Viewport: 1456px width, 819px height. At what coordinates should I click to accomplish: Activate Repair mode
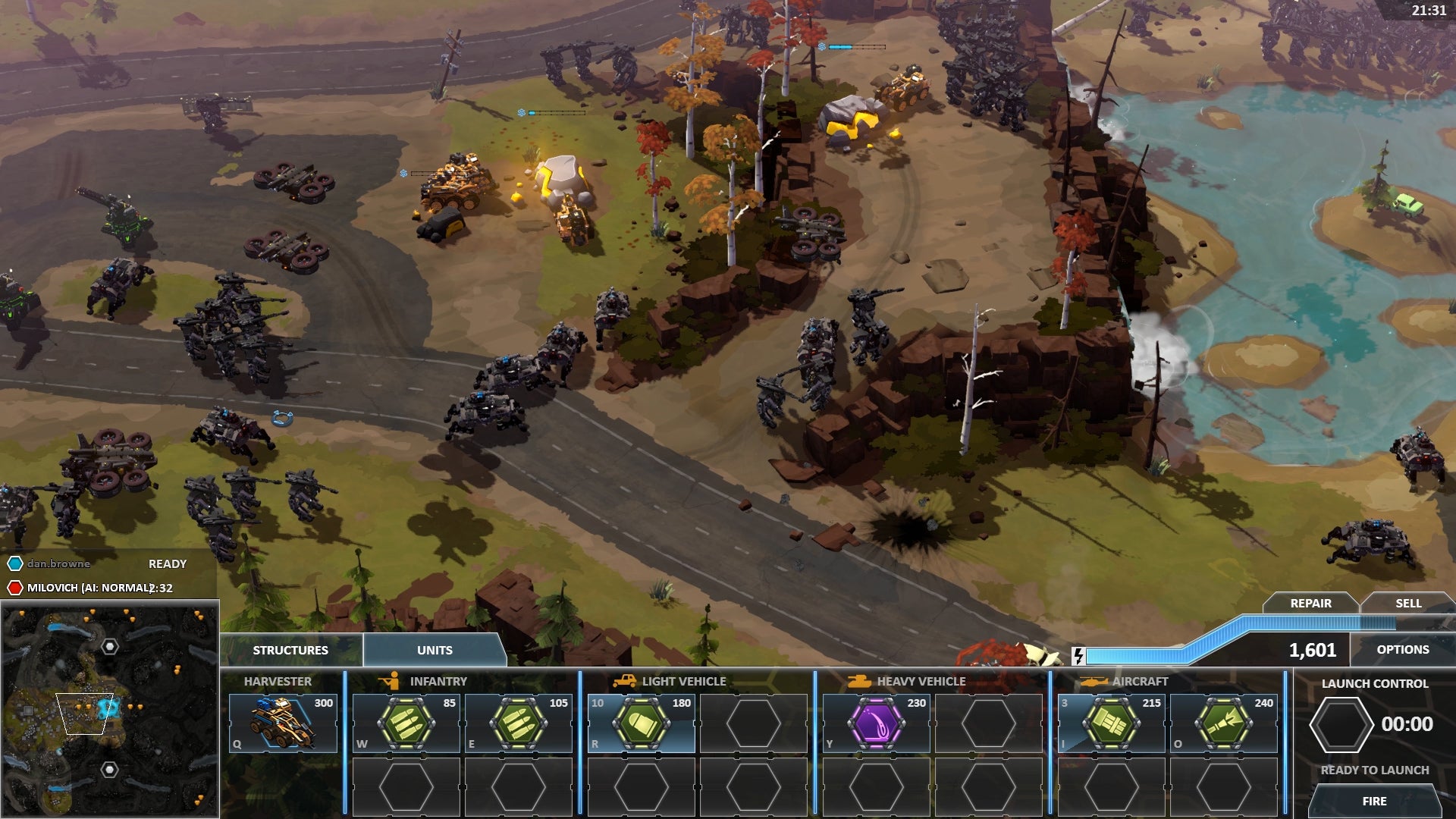click(x=1310, y=603)
